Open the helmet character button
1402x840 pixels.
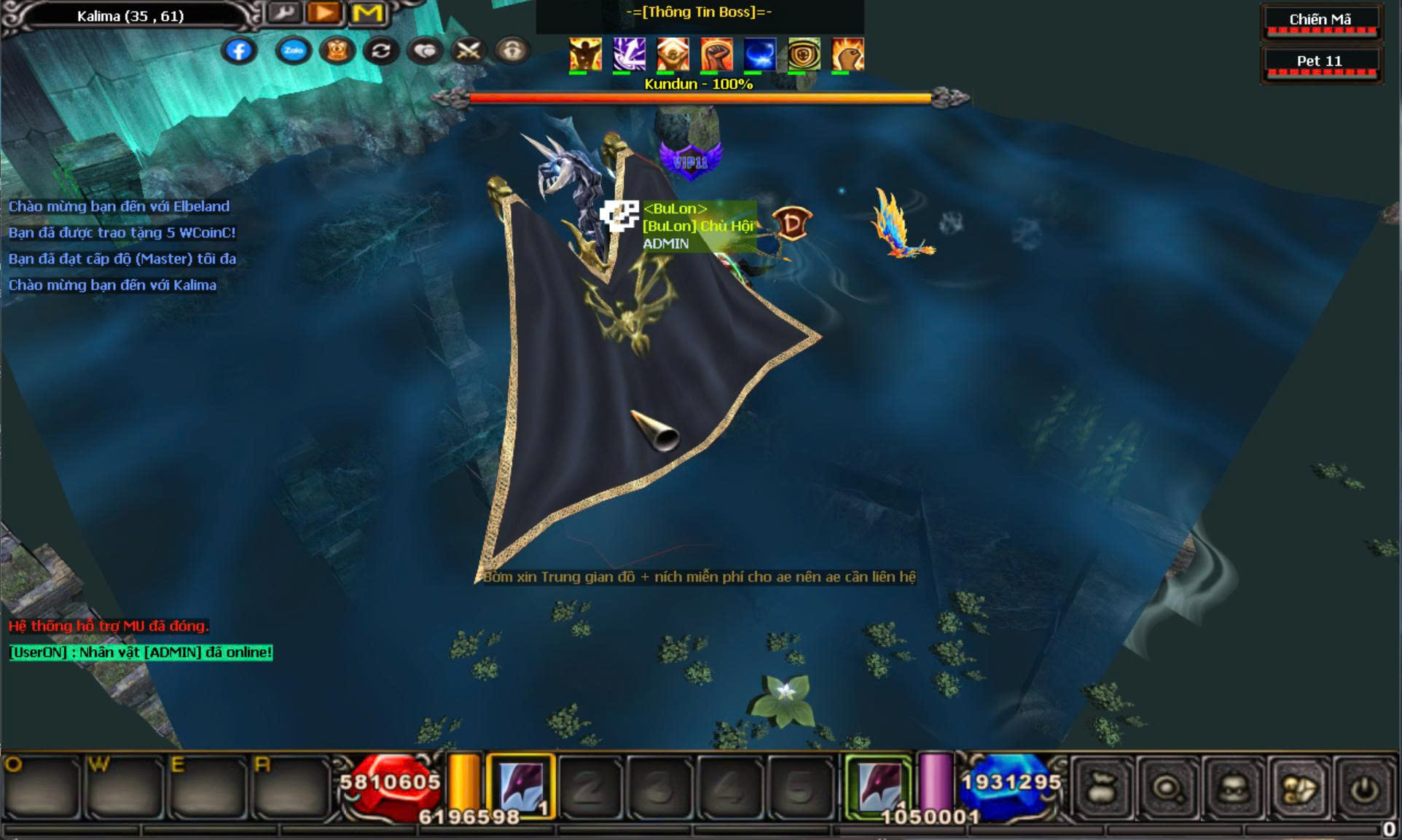coord(1234,788)
